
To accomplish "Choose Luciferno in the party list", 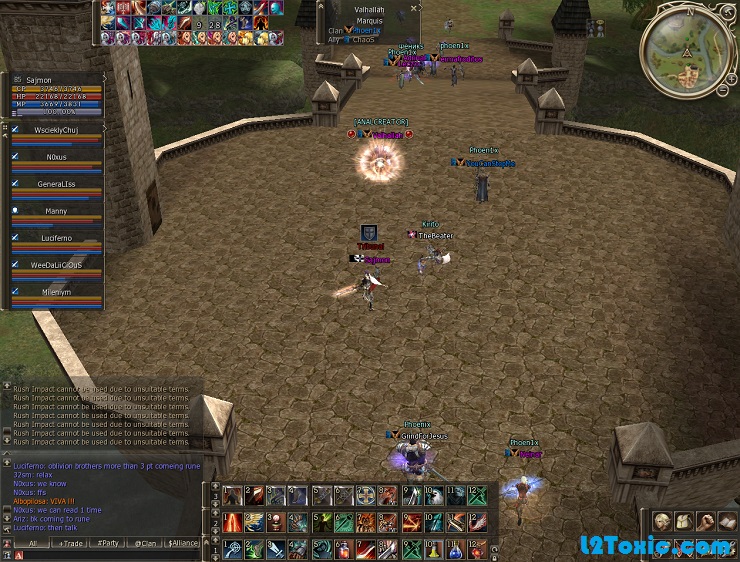I will [x=56, y=238].
